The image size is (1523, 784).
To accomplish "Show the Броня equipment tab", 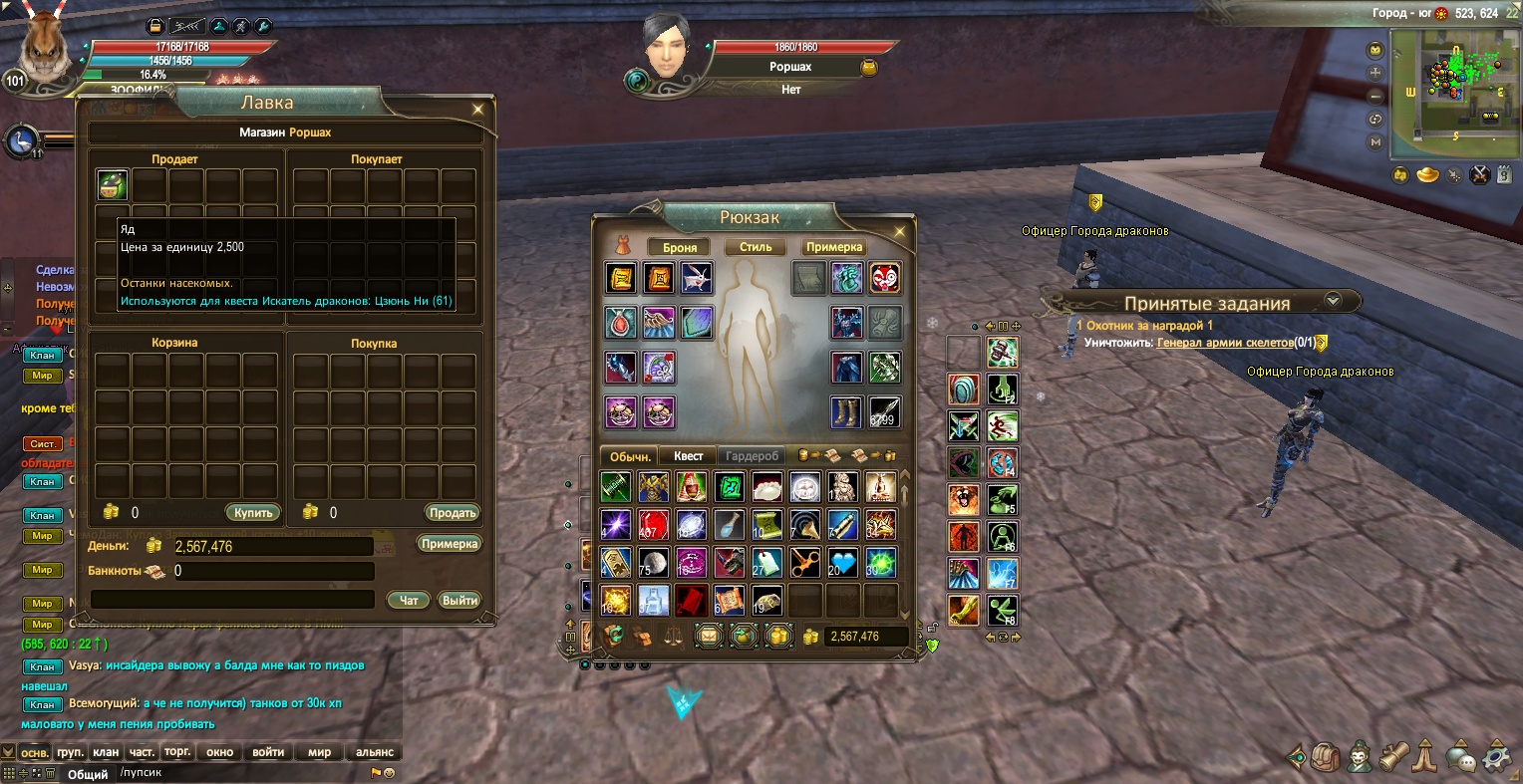I will [680, 247].
